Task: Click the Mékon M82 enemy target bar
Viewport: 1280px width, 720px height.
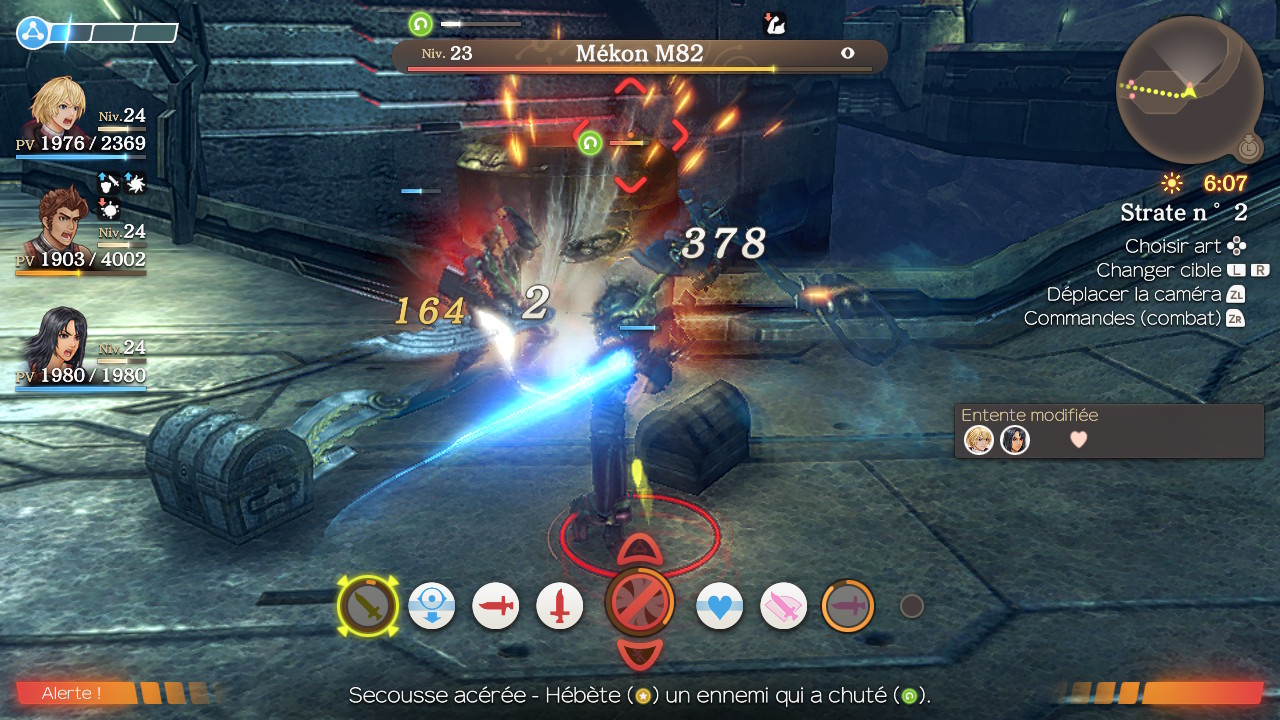Action: coord(639,55)
